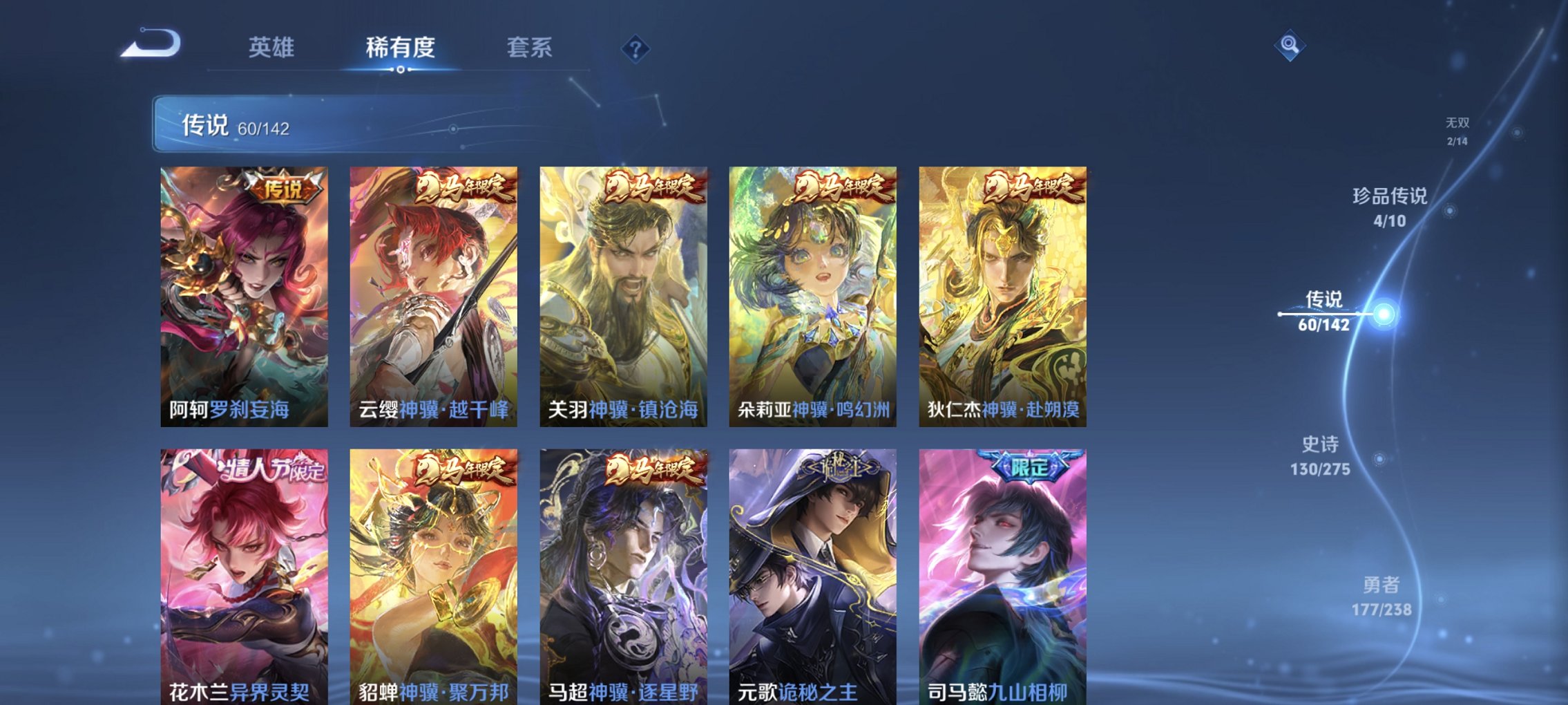This screenshot has height=705, width=1568.
Task: Open the help question mark icon
Action: coord(635,48)
